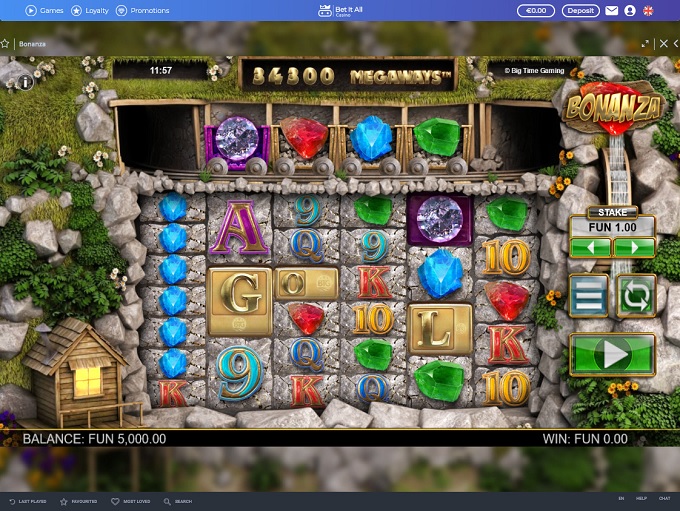Open the Games menu in casino header

44,10
